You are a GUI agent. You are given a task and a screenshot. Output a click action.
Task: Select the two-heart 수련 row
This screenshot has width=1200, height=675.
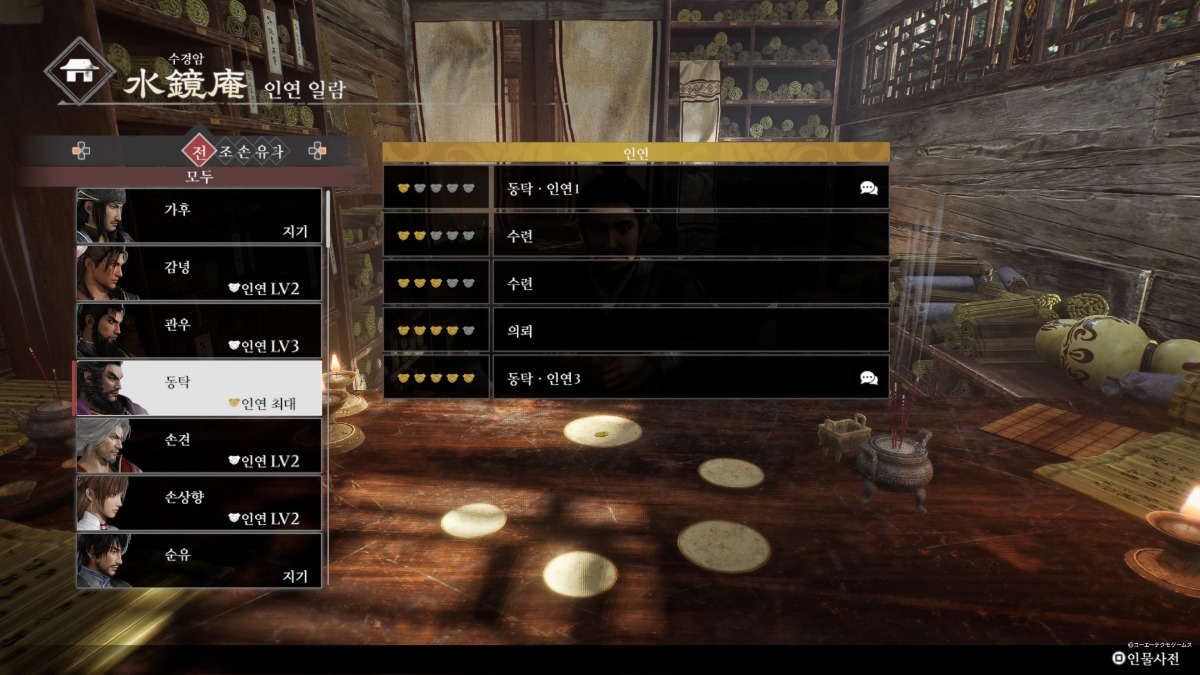[x=690, y=235]
